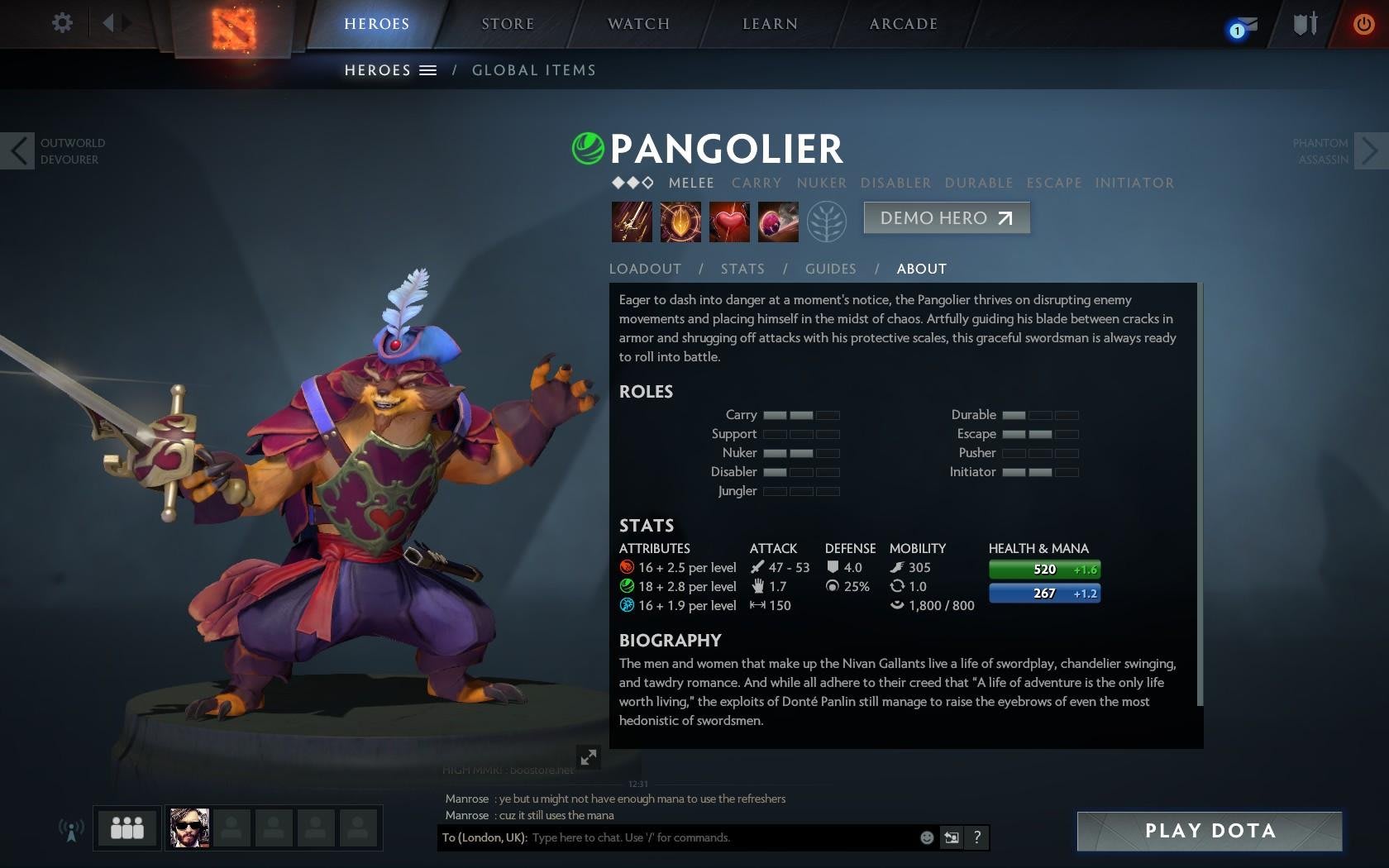Click the Dota 2 logo home button
The image size is (1389, 868).
coord(233,27)
